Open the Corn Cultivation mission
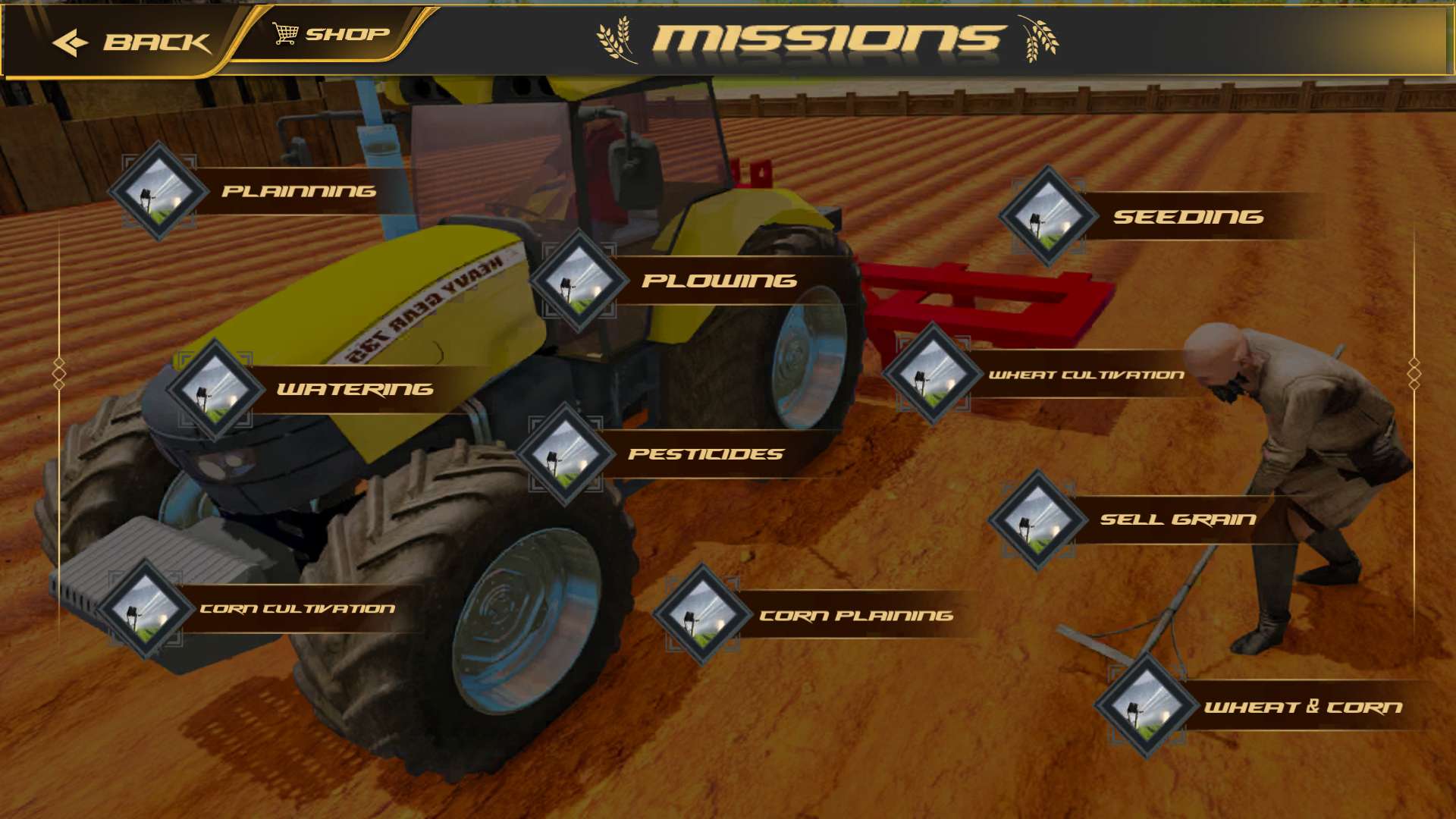Viewport: 1456px width, 819px height. click(x=297, y=608)
